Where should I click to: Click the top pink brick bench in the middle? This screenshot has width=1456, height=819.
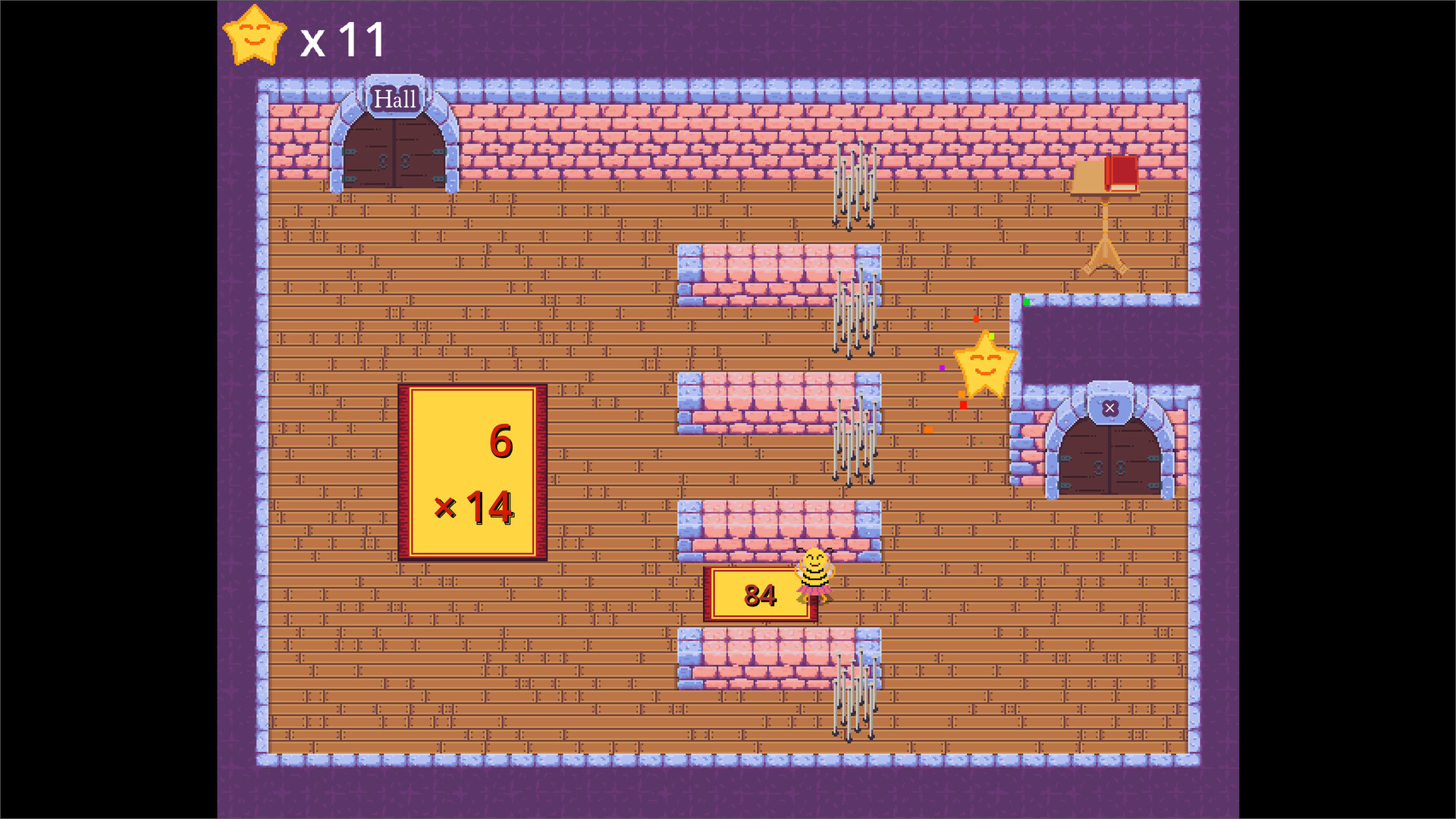781,273
